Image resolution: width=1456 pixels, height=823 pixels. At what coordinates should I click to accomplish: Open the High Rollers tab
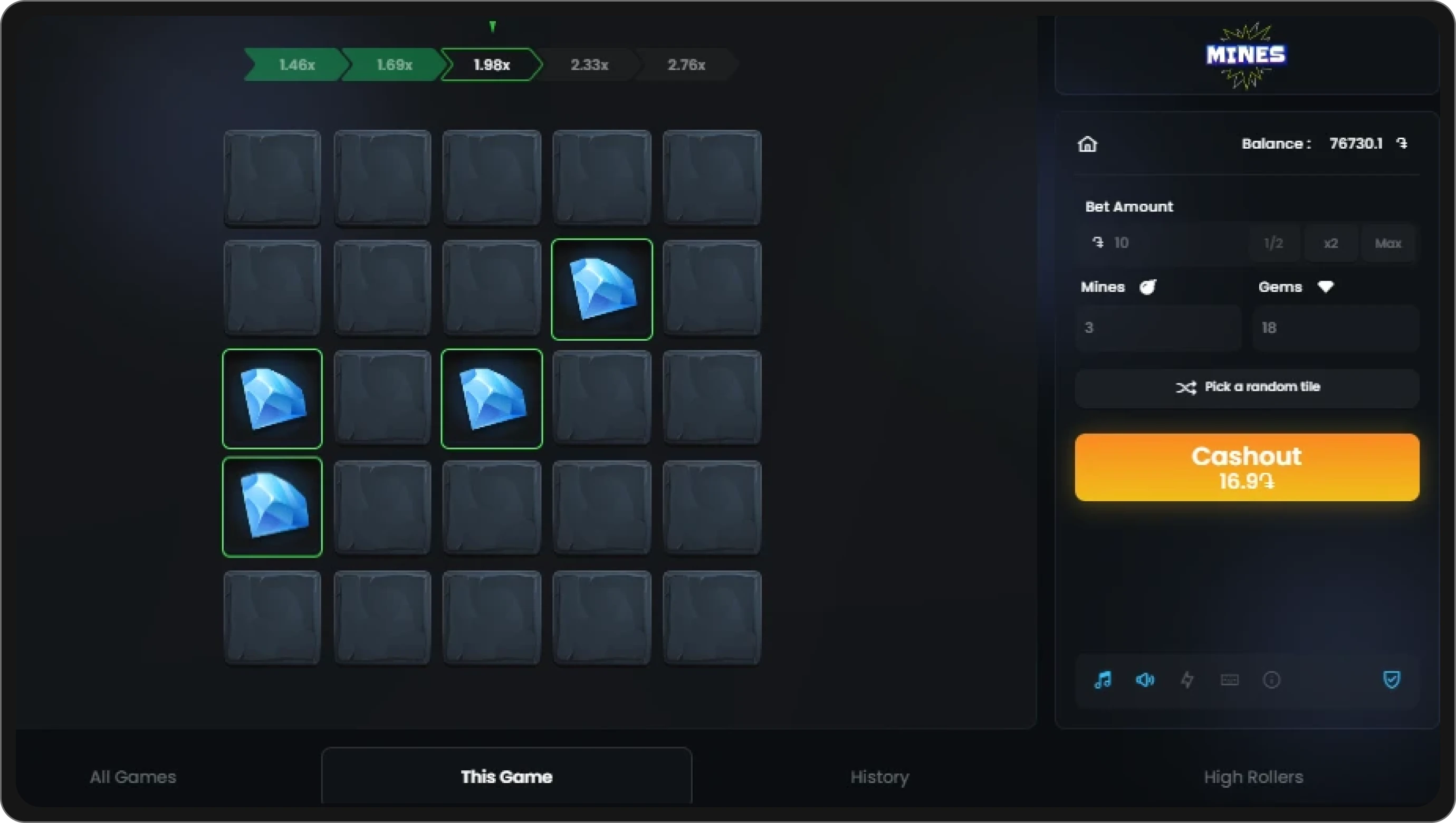[x=1253, y=777]
